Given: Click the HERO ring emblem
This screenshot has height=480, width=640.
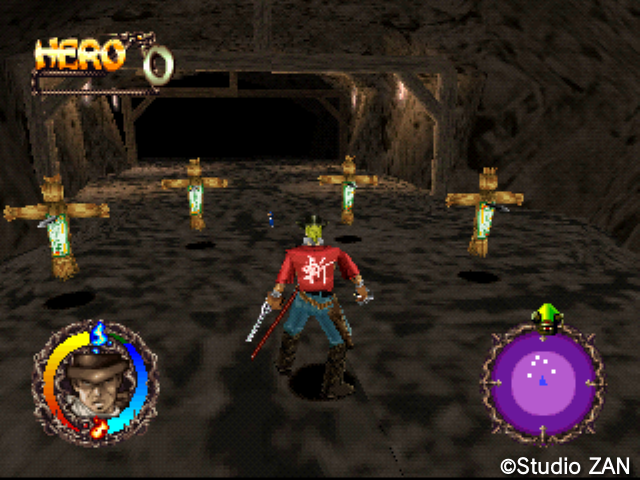Looking at the screenshot, I should (x=158, y=63).
